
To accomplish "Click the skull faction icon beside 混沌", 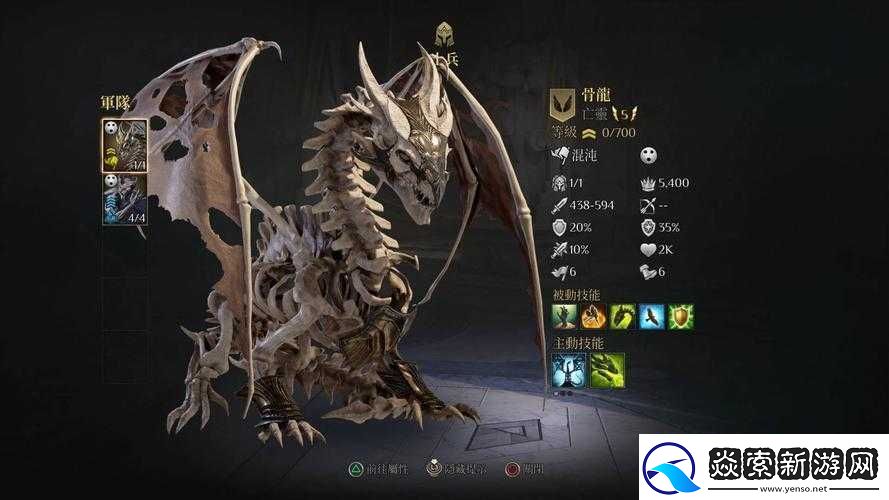I will pyautogui.click(x=649, y=155).
